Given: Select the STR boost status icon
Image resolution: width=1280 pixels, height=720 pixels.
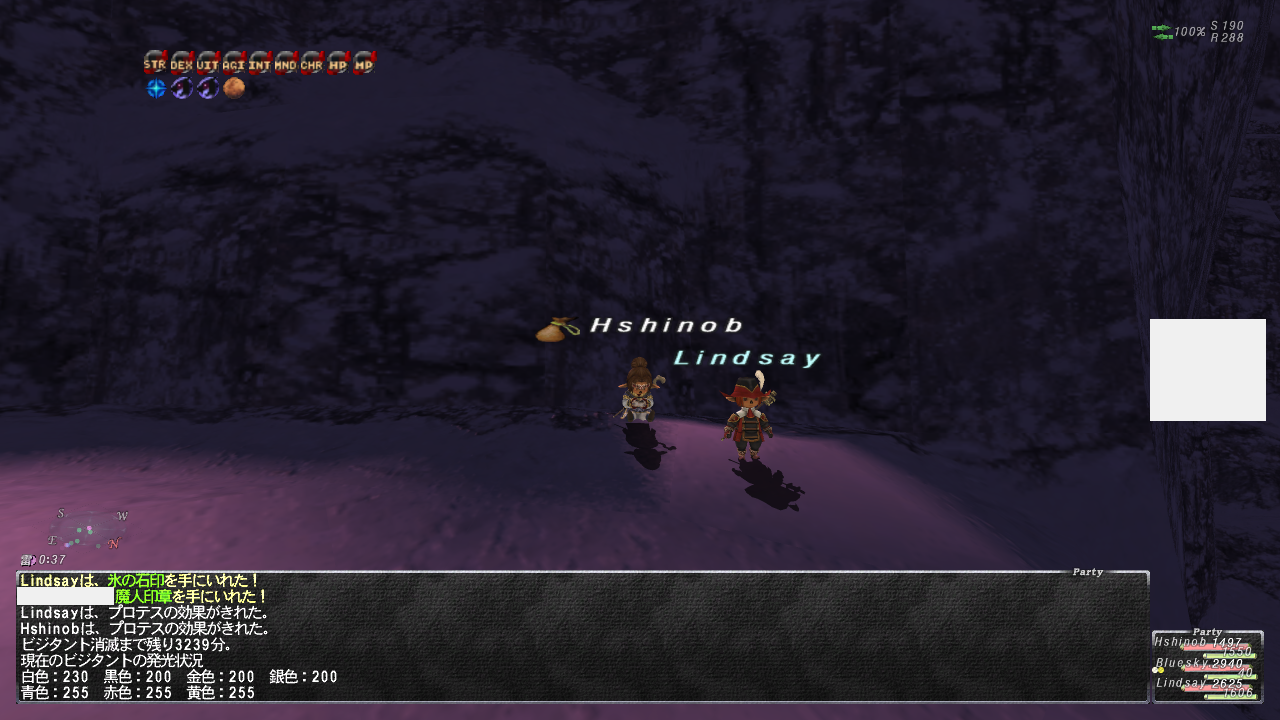Looking at the screenshot, I should pyautogui.click(x=155, y=63).
